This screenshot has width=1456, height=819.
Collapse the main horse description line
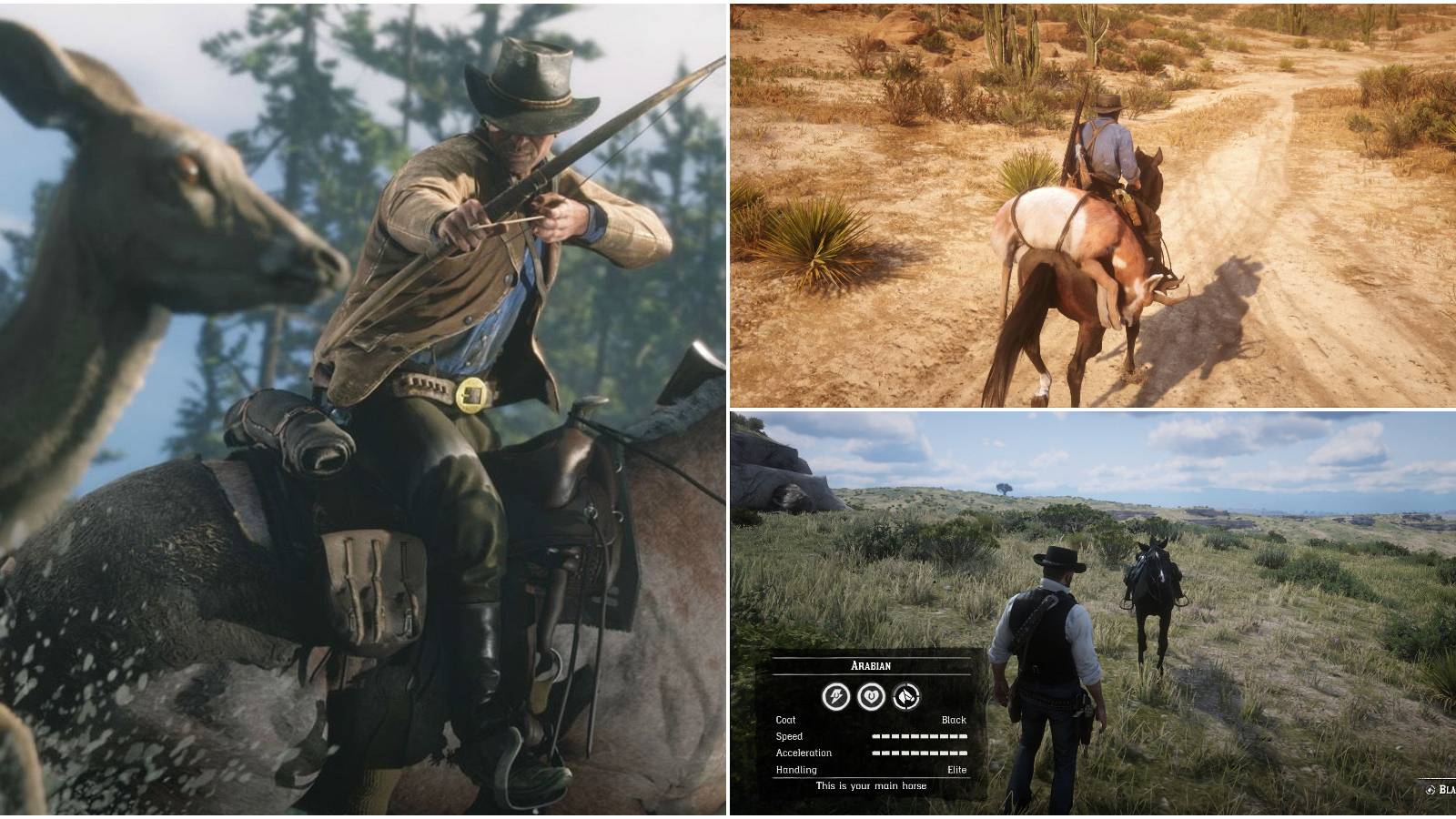pos(872,786)
